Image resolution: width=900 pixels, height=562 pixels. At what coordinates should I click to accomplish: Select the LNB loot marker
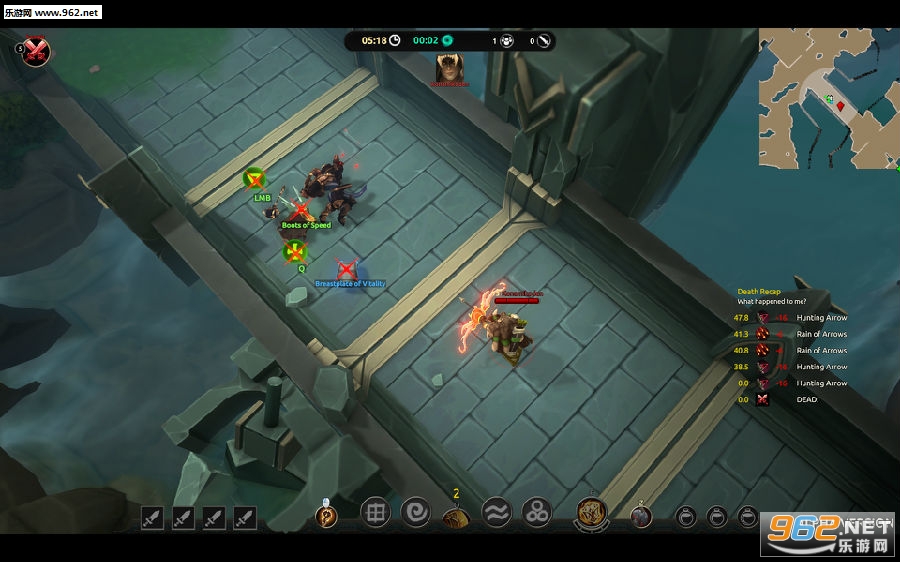256,180
